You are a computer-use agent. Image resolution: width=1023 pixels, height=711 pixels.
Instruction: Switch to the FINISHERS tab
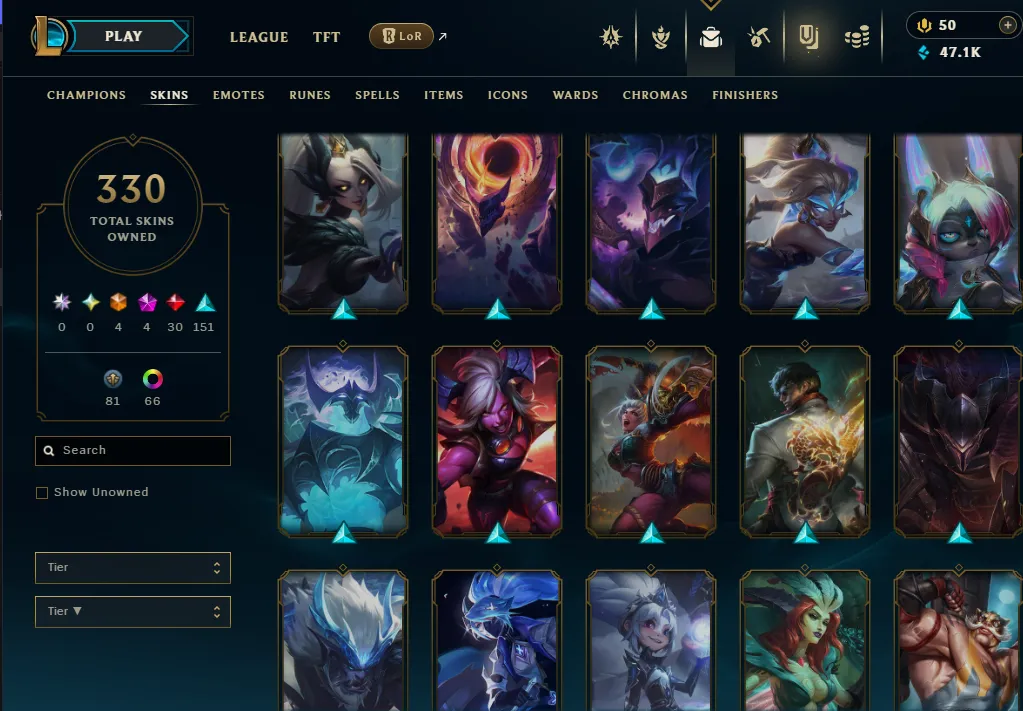click(x=745, y=95)
